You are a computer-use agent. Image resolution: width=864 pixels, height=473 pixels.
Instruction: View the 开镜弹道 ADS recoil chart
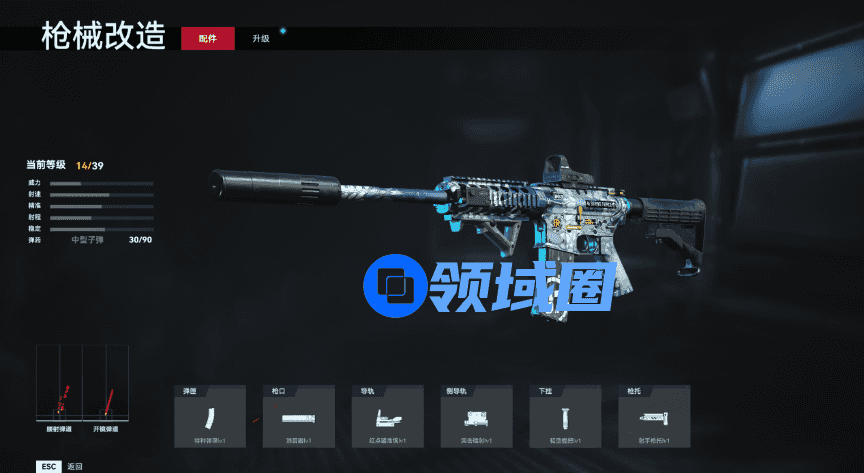[x=106, y=383]
